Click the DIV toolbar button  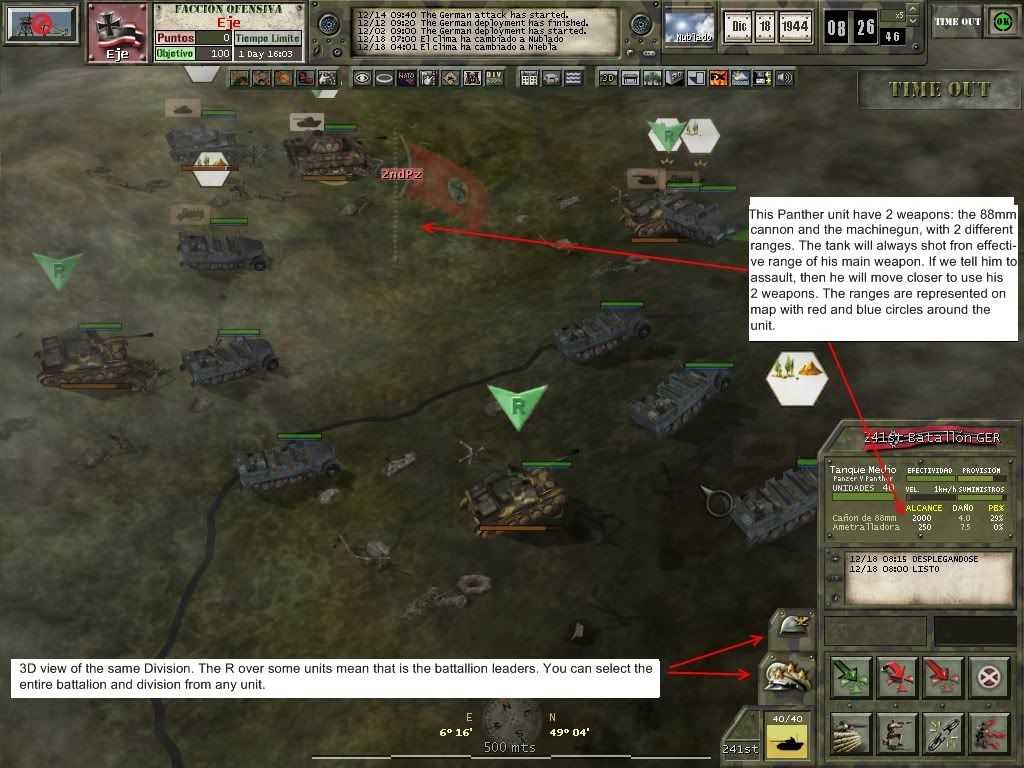click(494, 78)
